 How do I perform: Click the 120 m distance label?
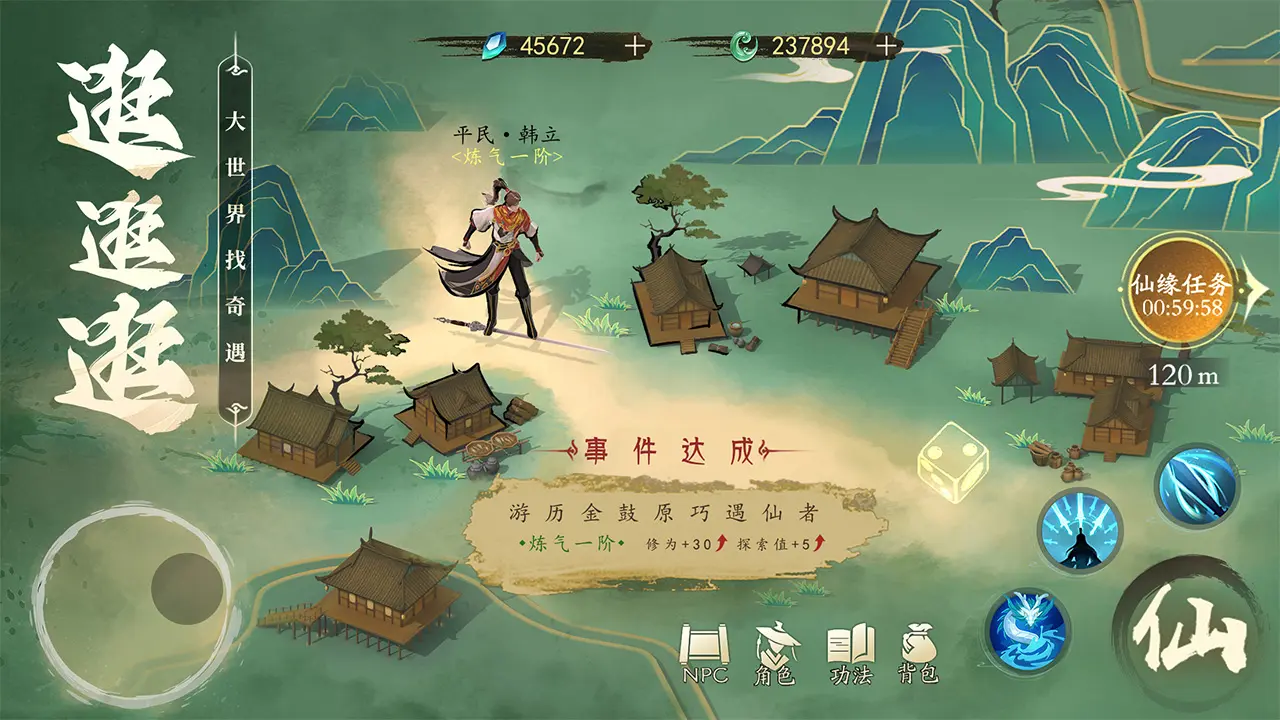pos(1184,371)
